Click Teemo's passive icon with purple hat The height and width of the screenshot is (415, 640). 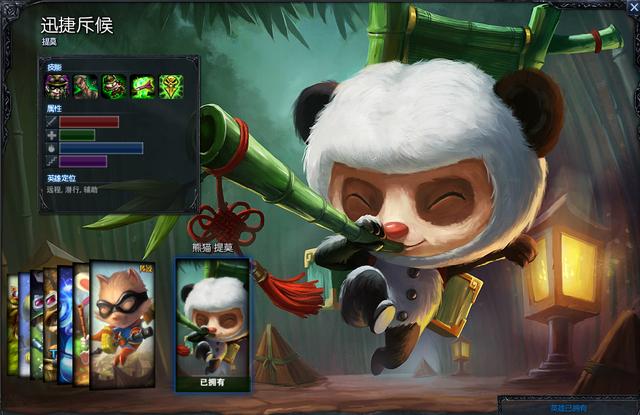(56, 86)
